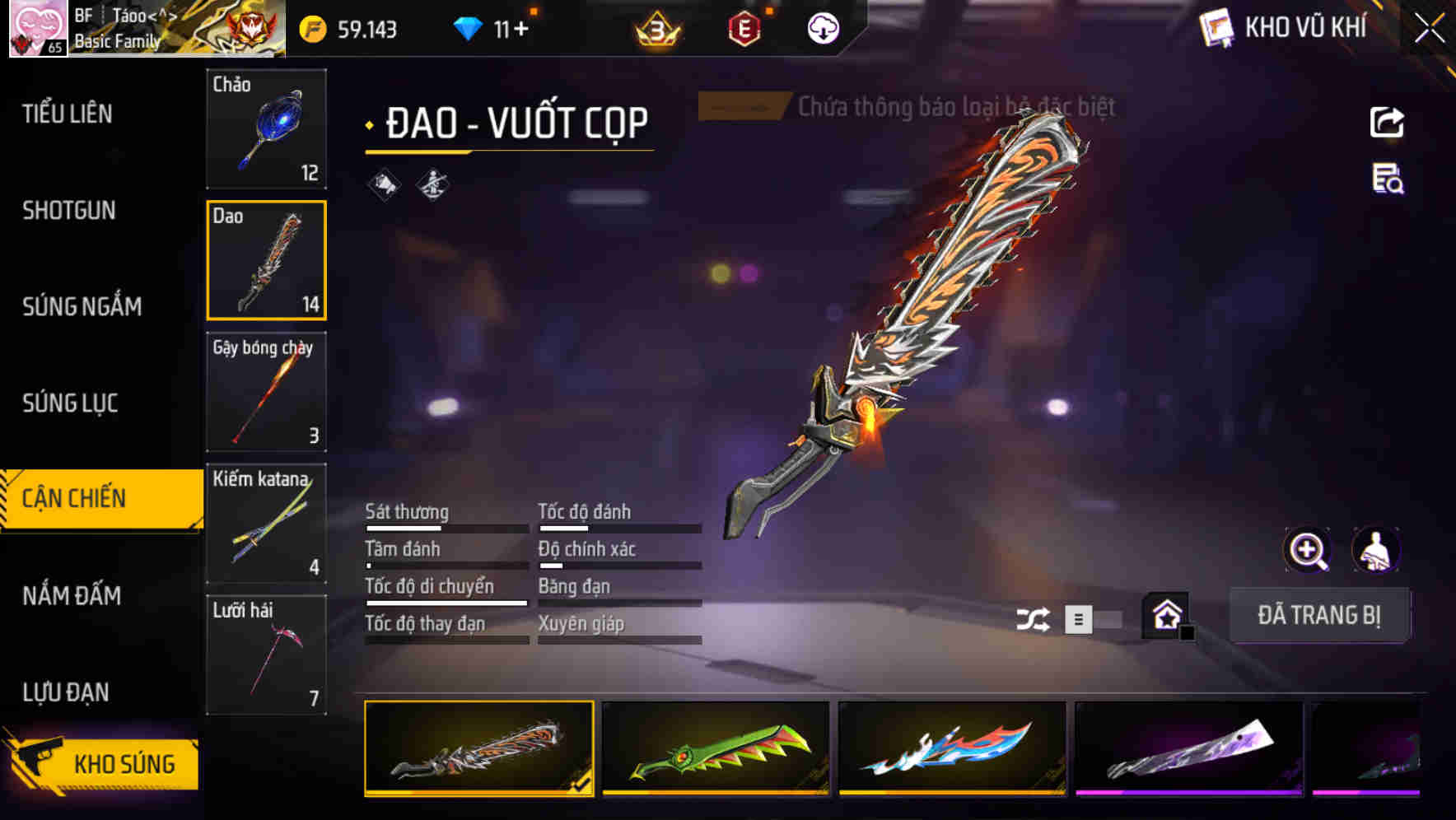Zoom the weapon preview with the magnifier icon
Screen dimensions: 1456x820
tap(1308, 550)
